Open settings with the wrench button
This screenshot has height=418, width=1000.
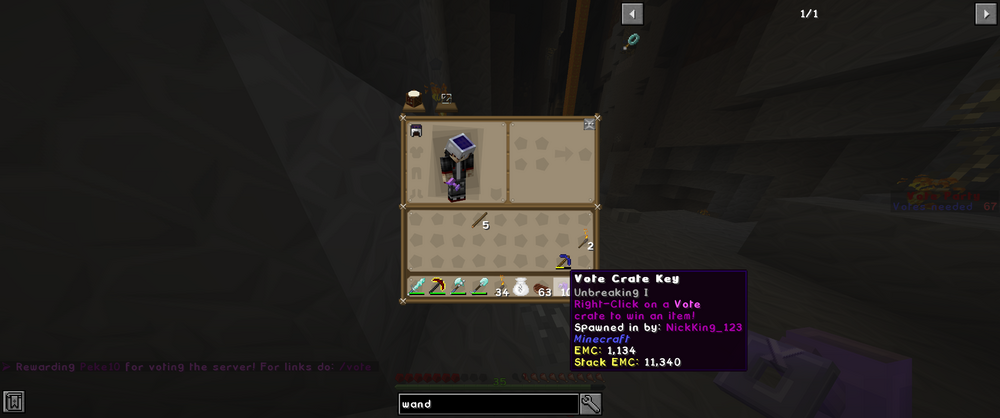(x=590, y=404)
